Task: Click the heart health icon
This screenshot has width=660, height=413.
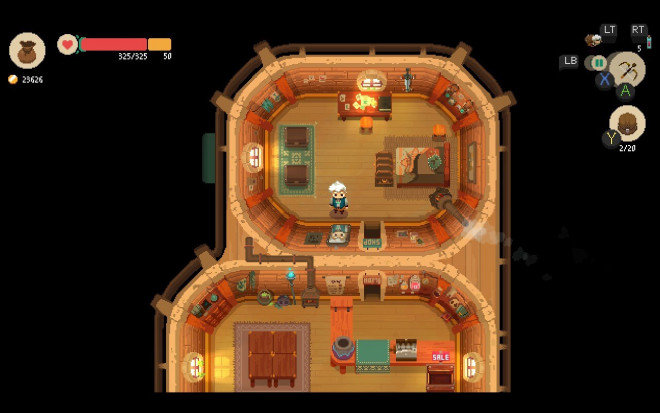Action: tap(67, 44)
